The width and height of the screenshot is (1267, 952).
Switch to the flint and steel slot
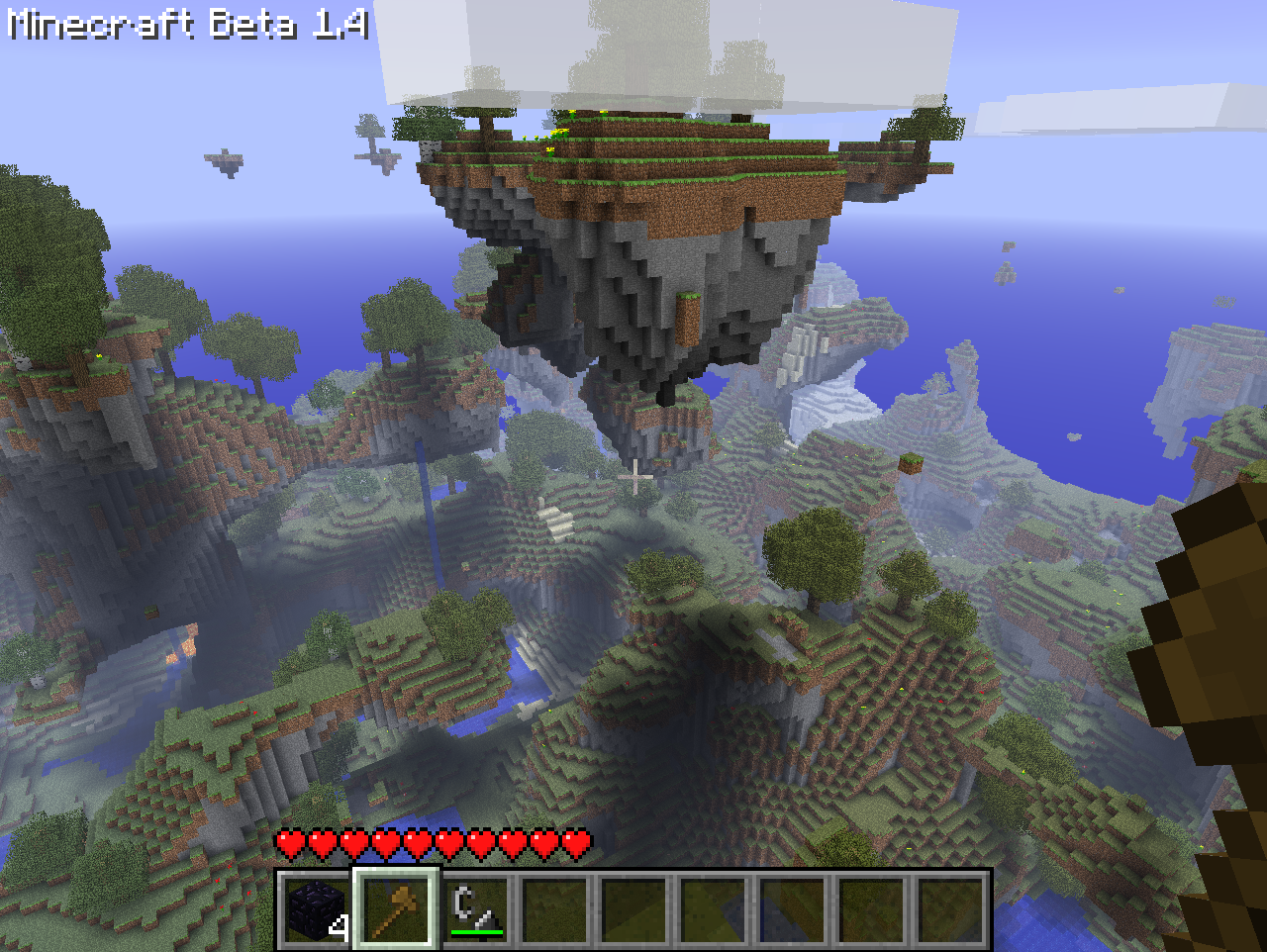tap(475, 908)
